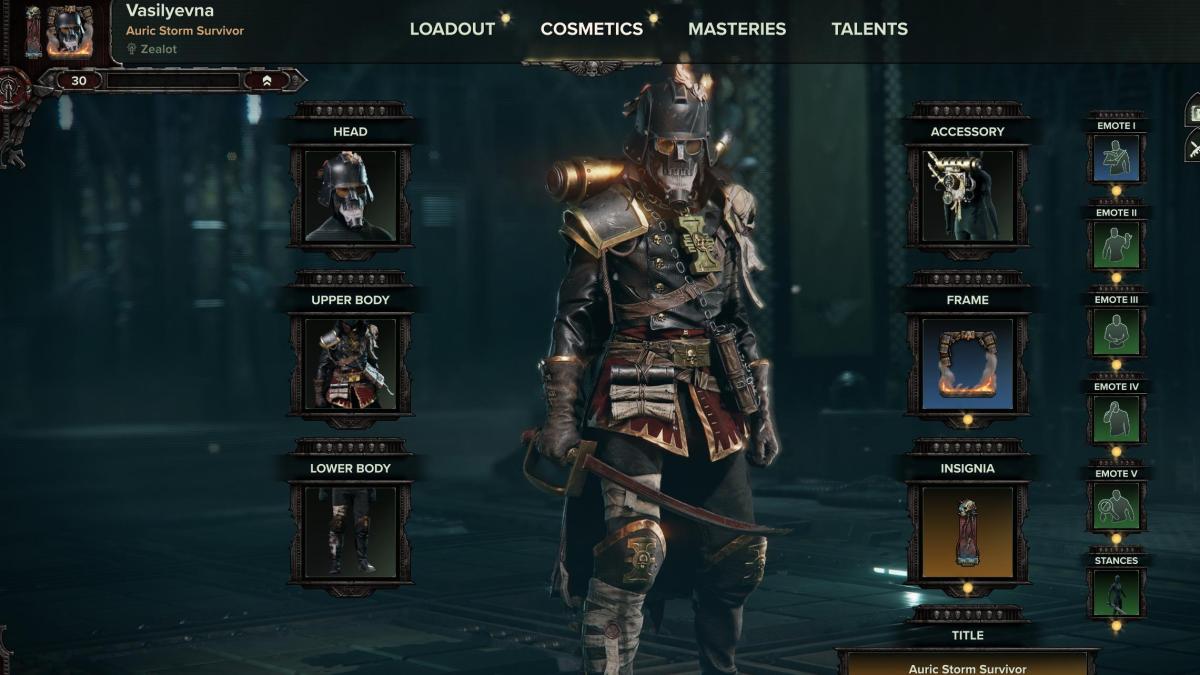This screenshot has height=675, width=1200.
Task: Go to the Masteries tab
Action: 737,29
